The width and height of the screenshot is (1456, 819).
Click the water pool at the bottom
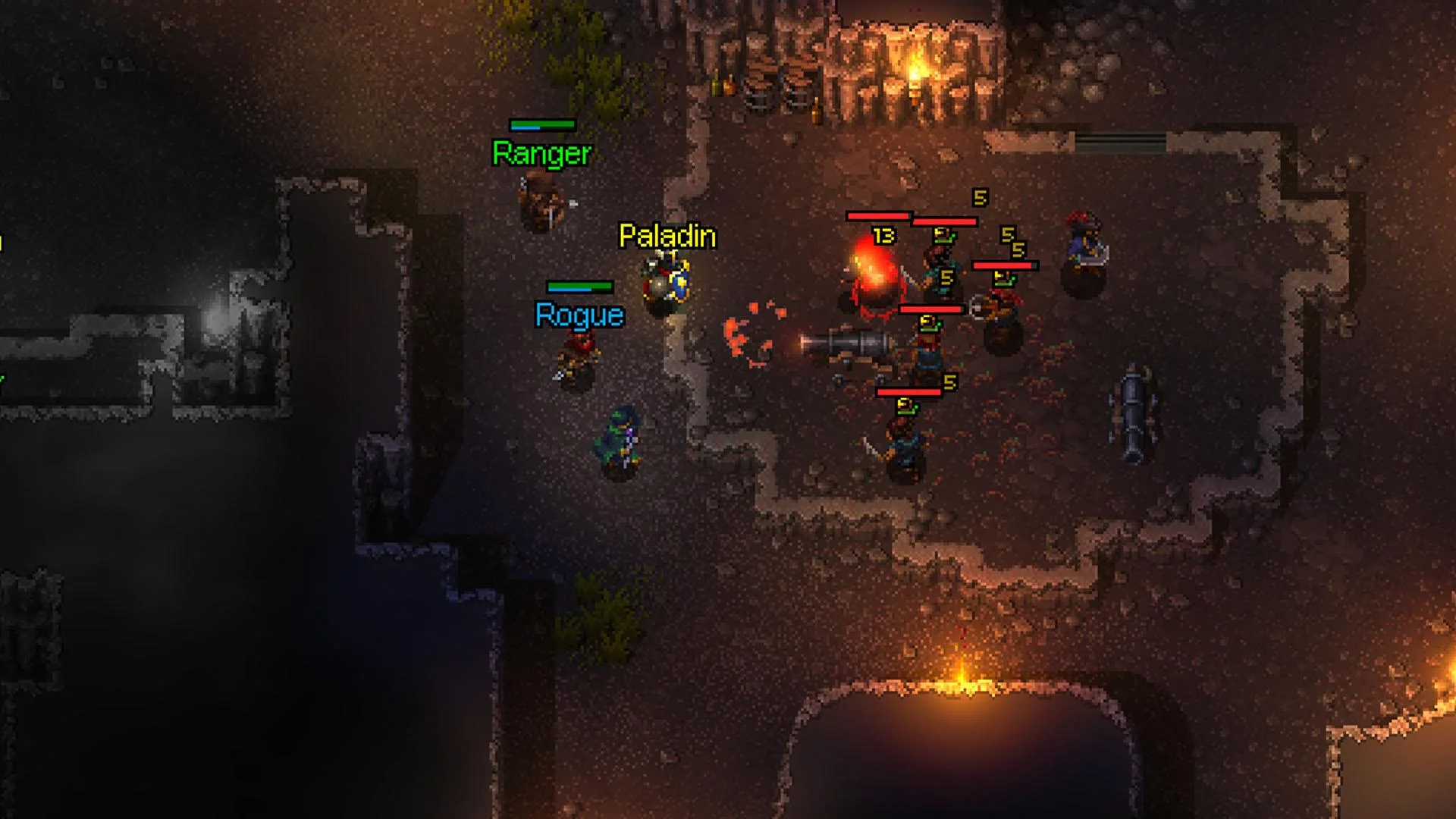click(x=963, y=766)
